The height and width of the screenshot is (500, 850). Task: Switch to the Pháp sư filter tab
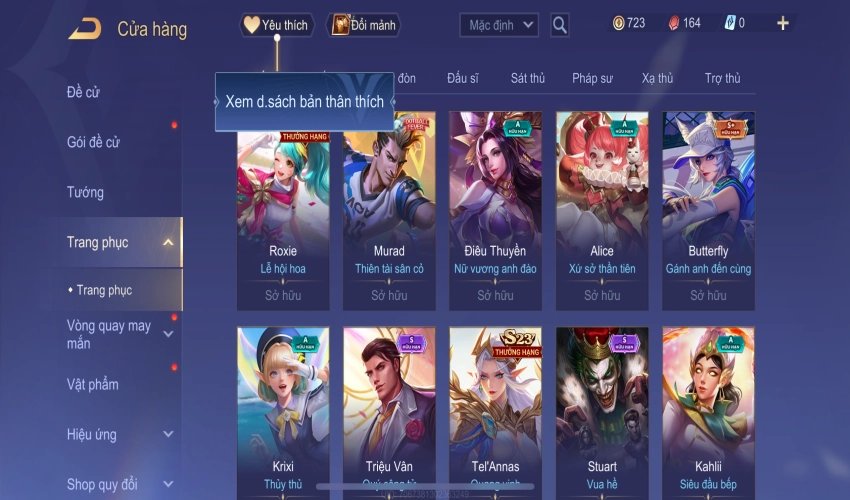pos(593,78)
